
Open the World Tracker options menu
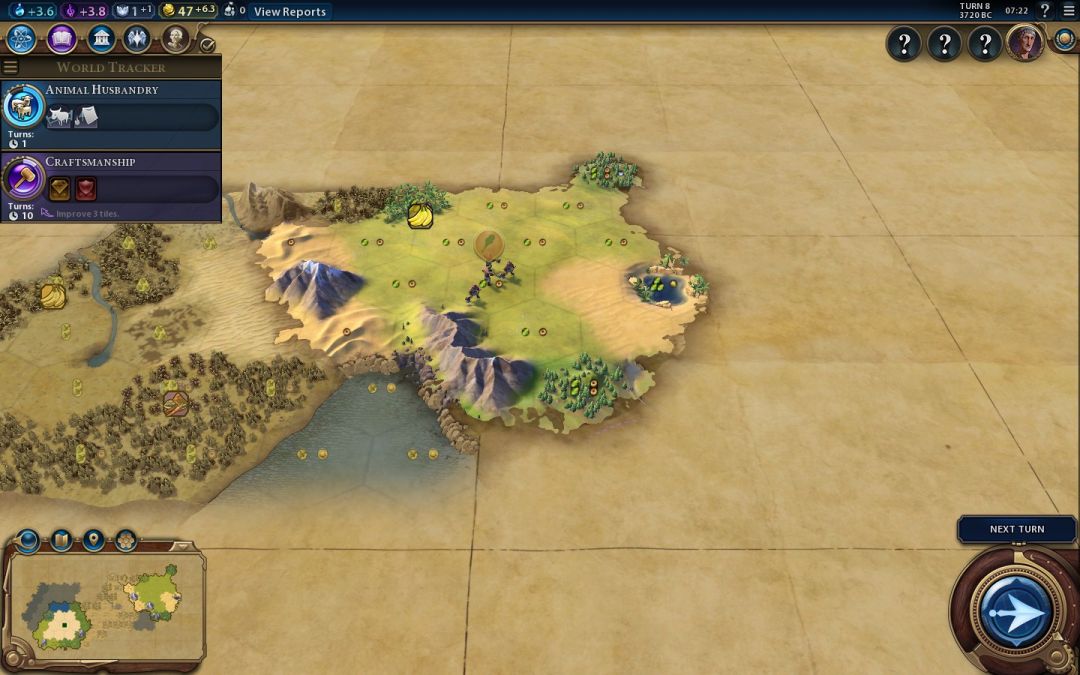11,67
